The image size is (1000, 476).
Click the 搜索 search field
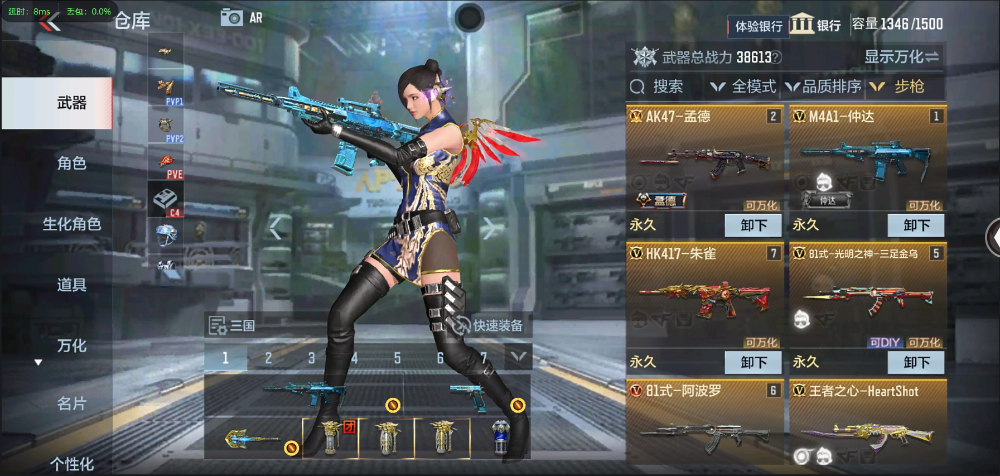[668, 87]
